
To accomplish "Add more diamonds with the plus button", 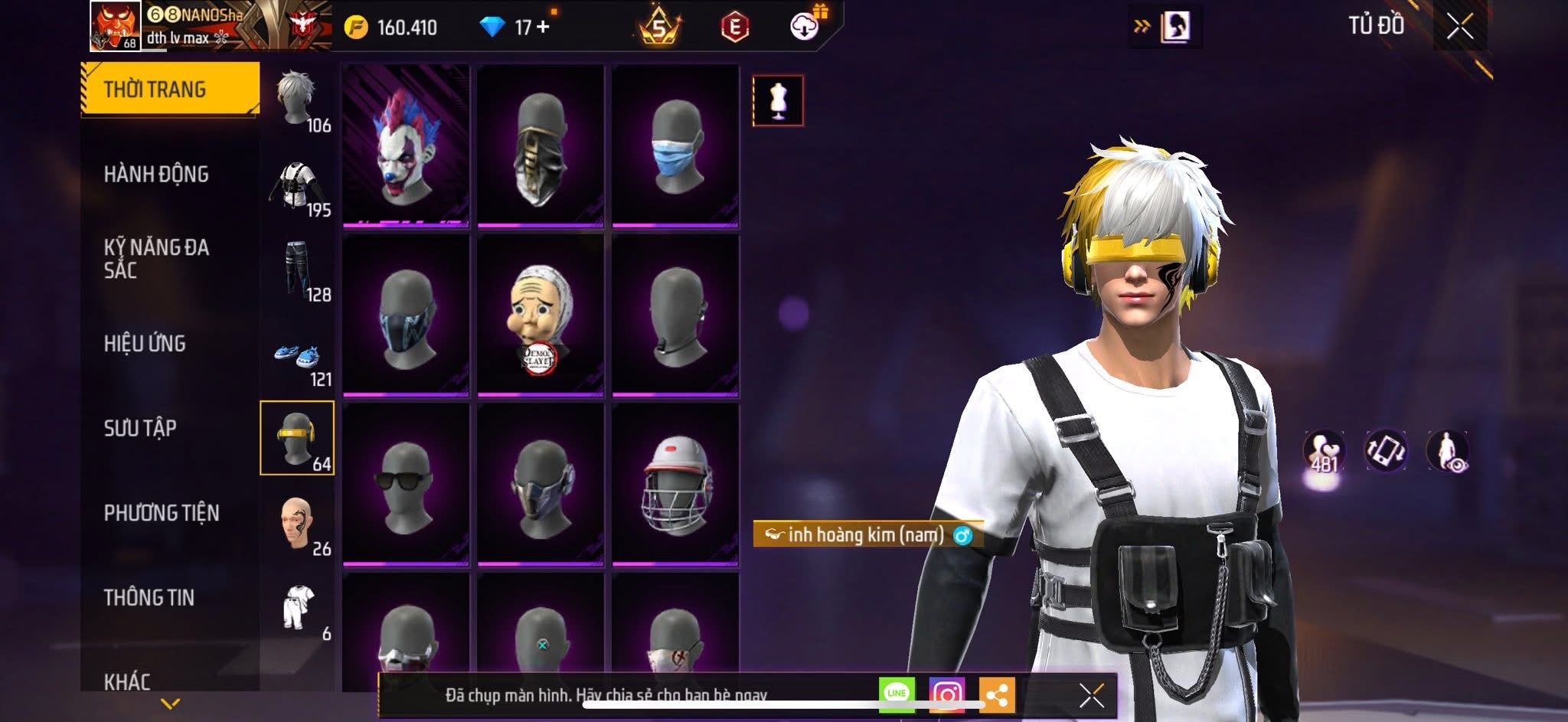I will click(544, 27).
